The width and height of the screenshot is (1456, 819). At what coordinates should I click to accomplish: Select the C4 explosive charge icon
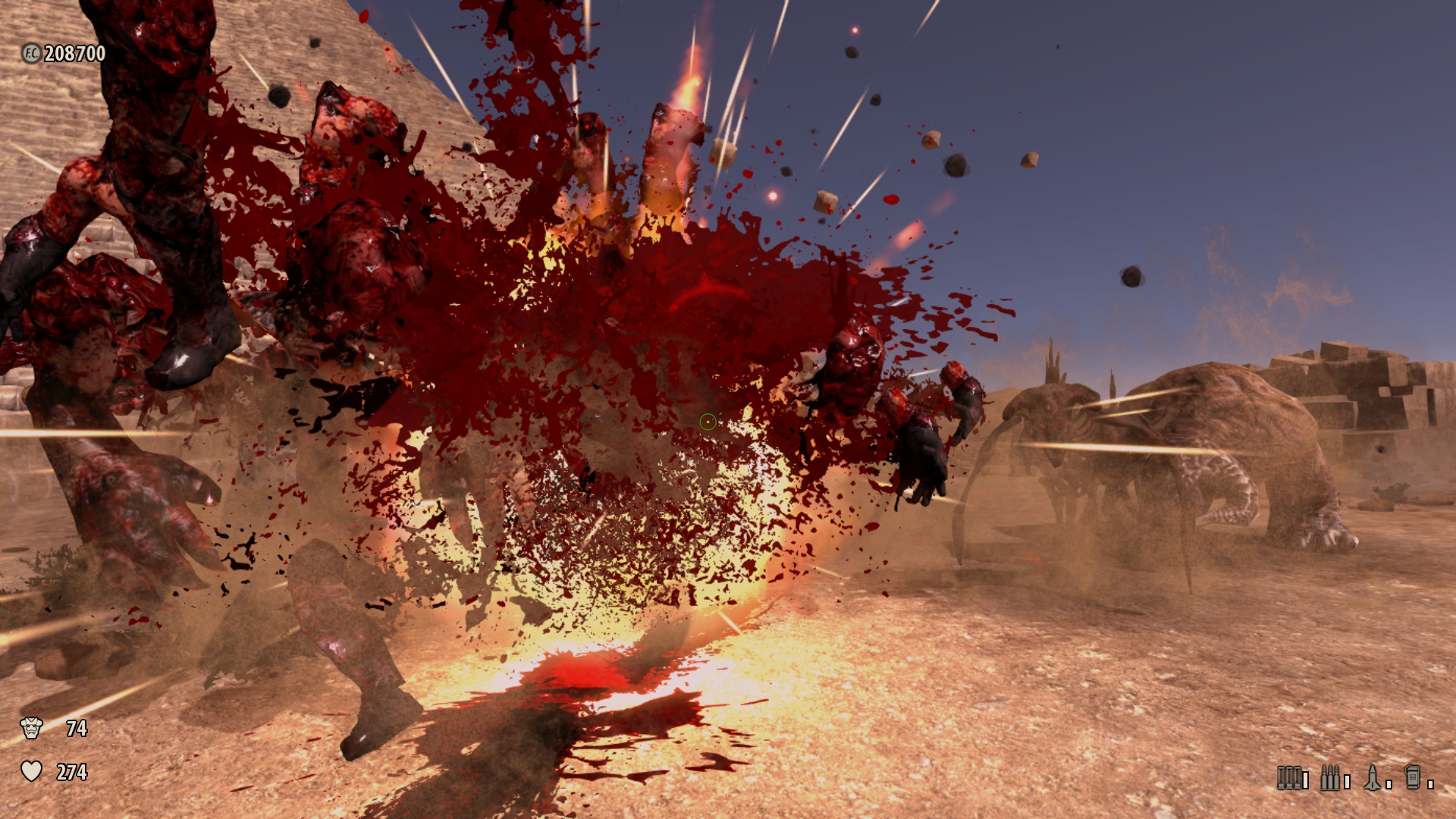(1413, 777)
